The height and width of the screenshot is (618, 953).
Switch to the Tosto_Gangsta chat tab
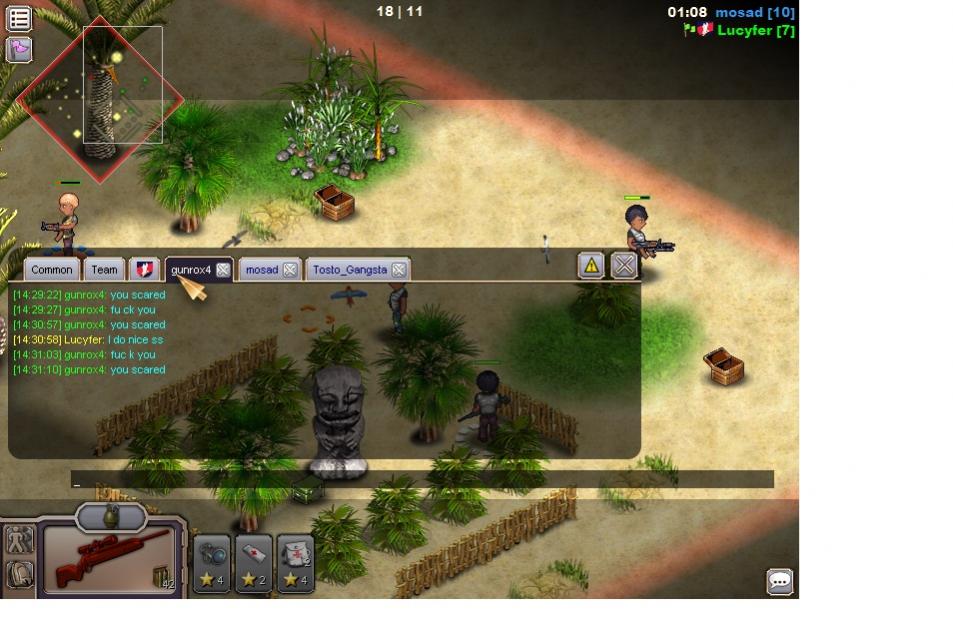[x=349, y=269]
